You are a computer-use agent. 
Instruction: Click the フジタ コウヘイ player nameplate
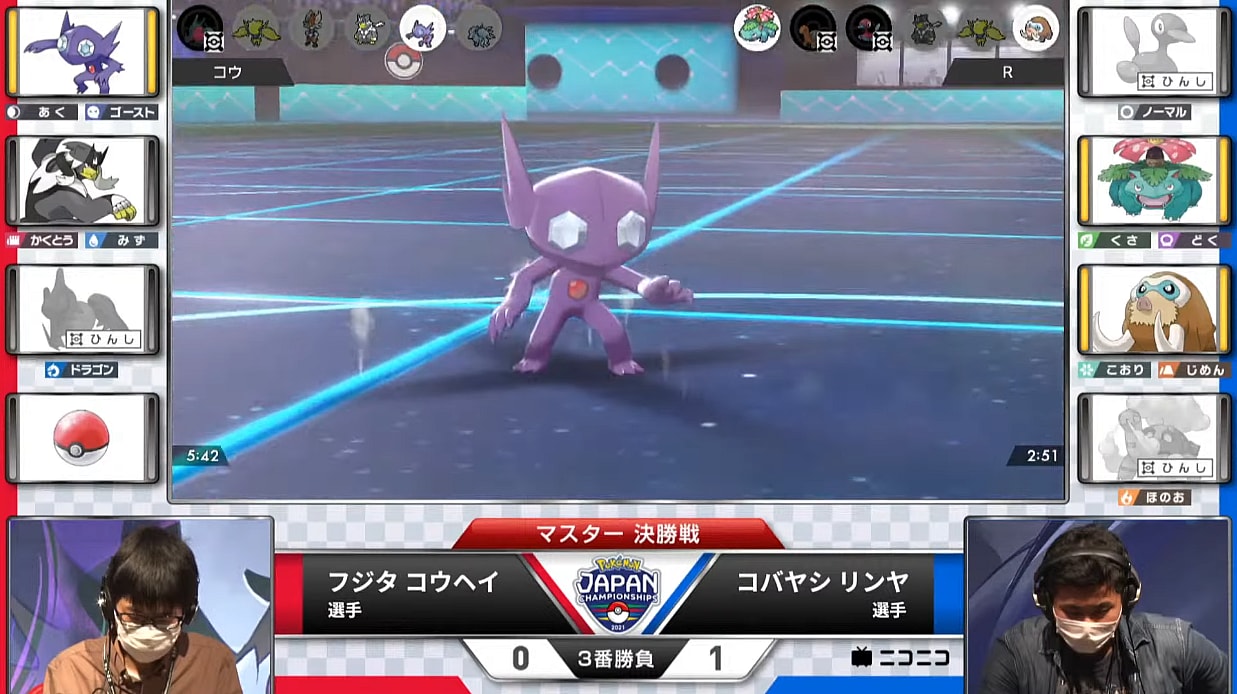[x=413, y=592]
